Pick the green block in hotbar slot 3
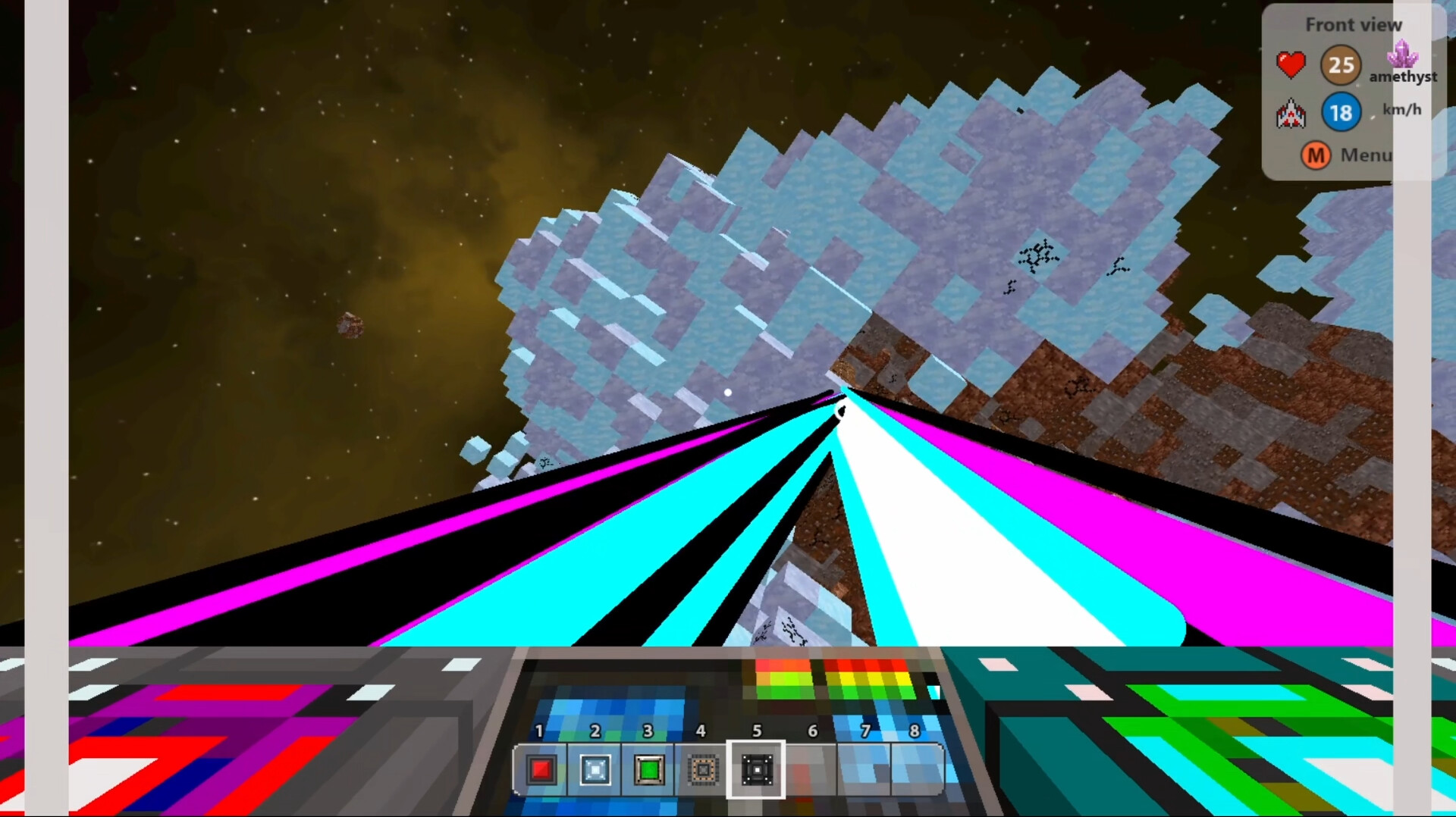1456x817 pixels. pyautogui.click(x=648, y=770)
